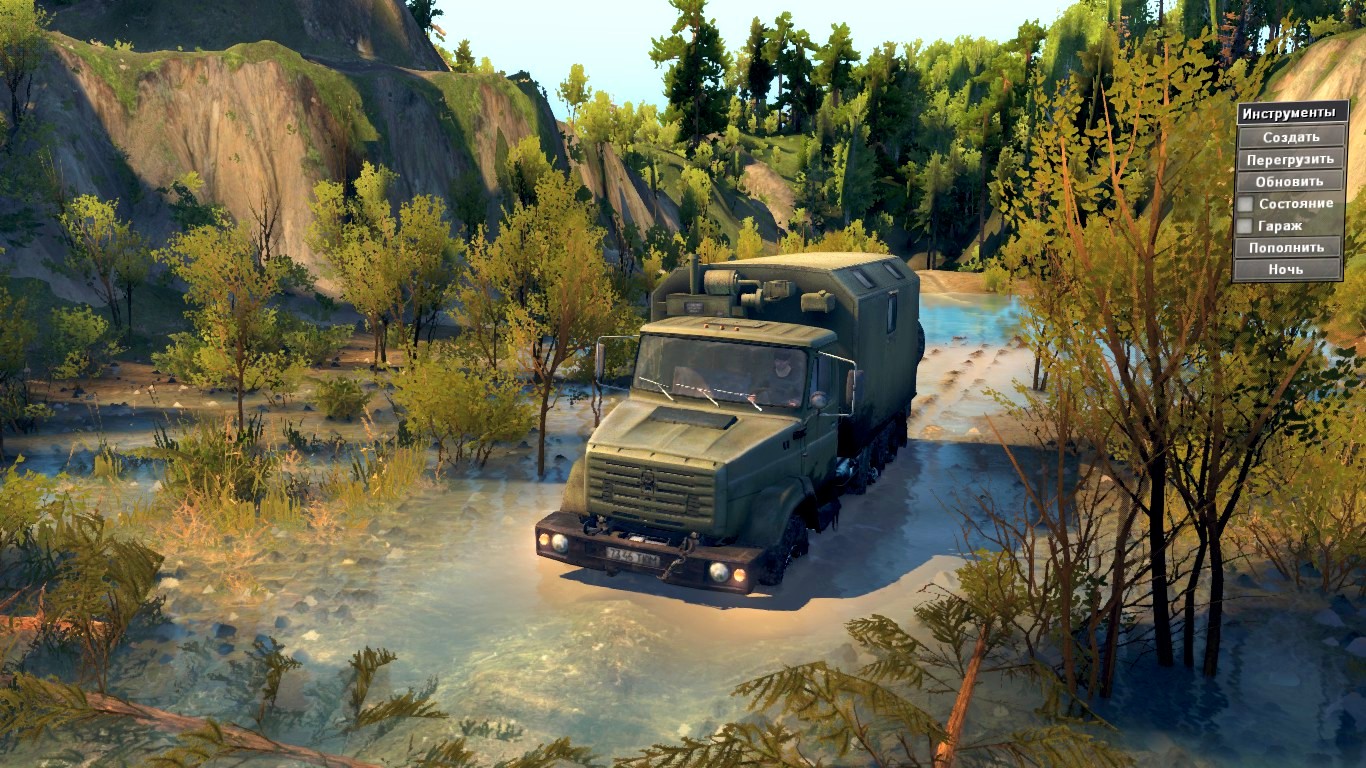This screenshot has height=768, width=1366.
Task: Choose the Пополнить button
Action: pos(1287,247)
